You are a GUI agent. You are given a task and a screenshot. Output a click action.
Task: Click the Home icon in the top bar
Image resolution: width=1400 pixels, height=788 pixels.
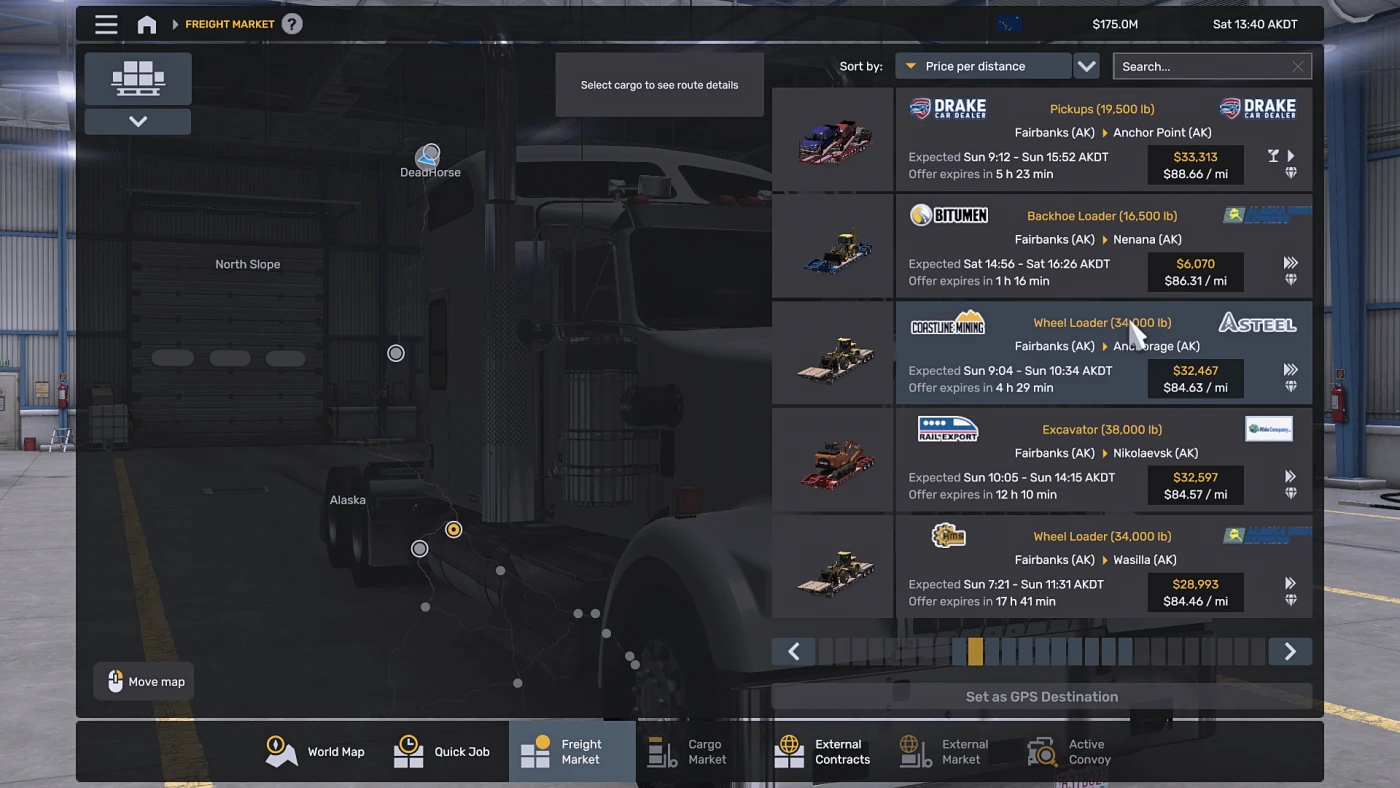(146, 23)
